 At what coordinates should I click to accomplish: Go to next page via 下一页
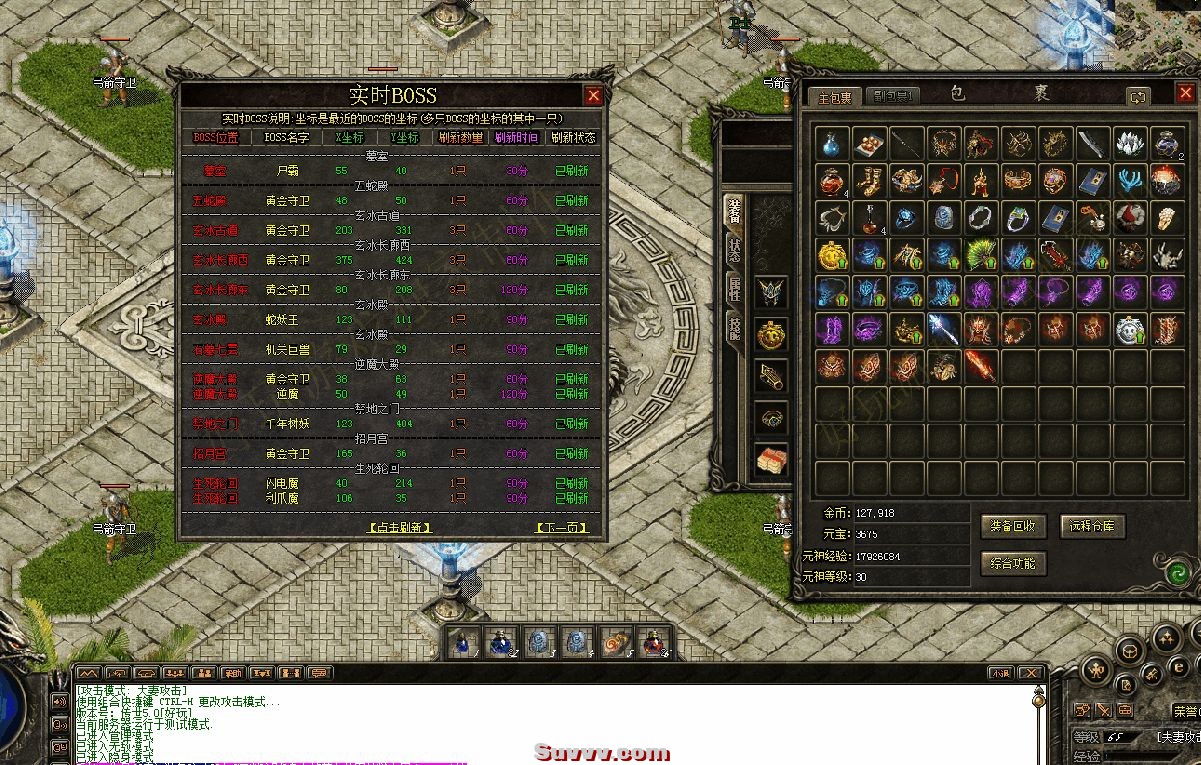561,527
